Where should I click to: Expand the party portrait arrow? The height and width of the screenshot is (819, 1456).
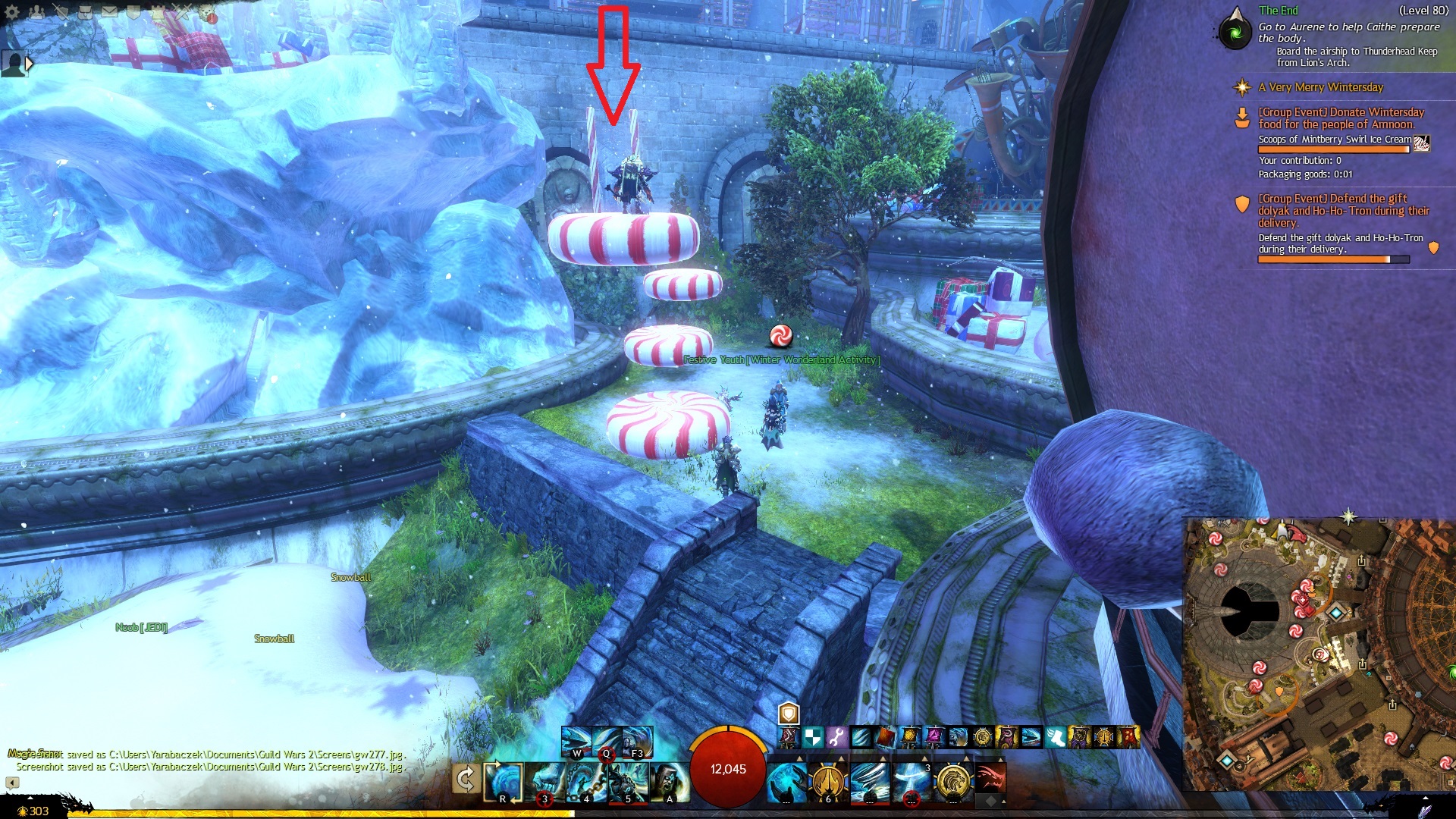[29, 64]
